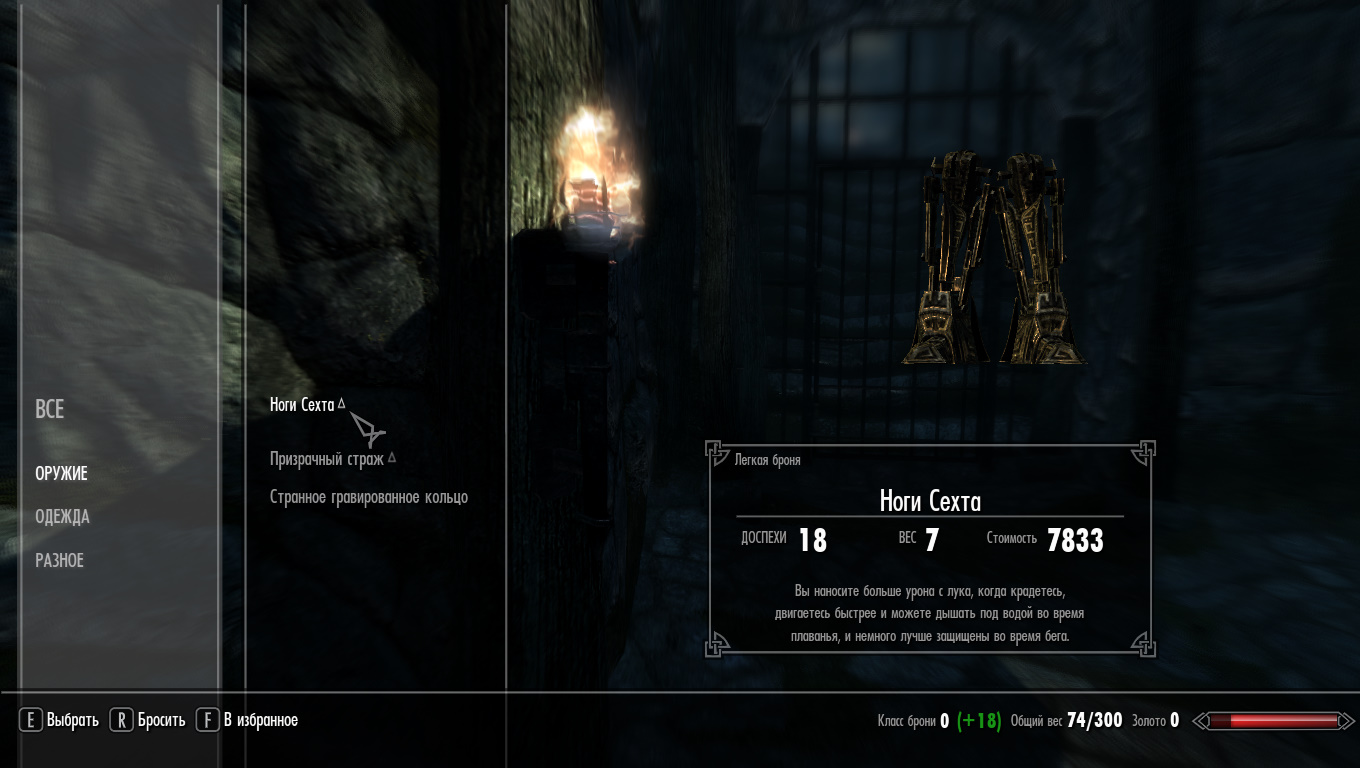Choose the Призрачный страж item

327,459
